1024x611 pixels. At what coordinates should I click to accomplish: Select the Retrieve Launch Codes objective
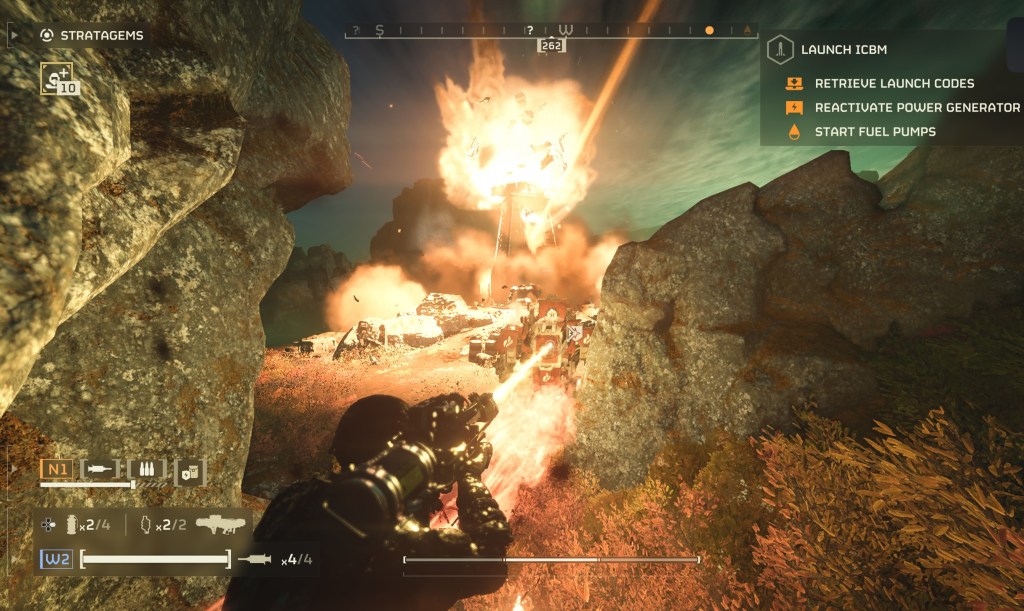pos(894,83)
